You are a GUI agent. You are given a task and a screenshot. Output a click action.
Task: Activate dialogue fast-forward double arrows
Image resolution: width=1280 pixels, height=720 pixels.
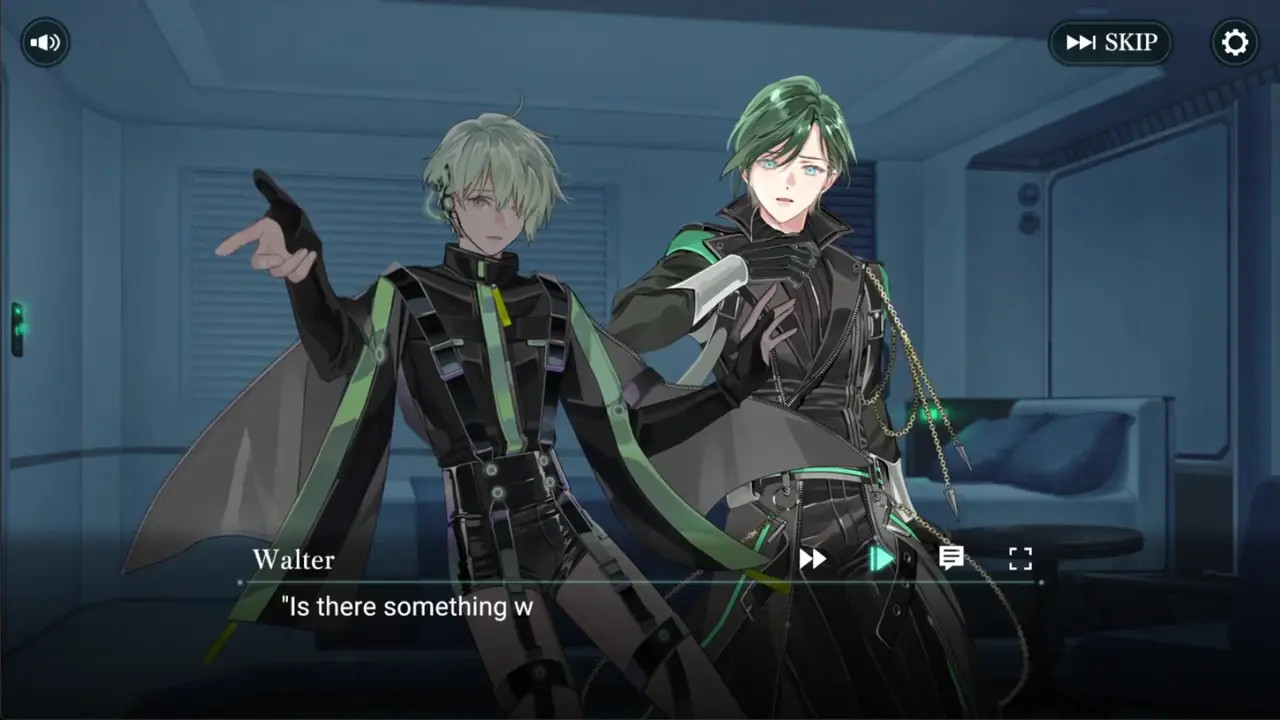[812, 559]
